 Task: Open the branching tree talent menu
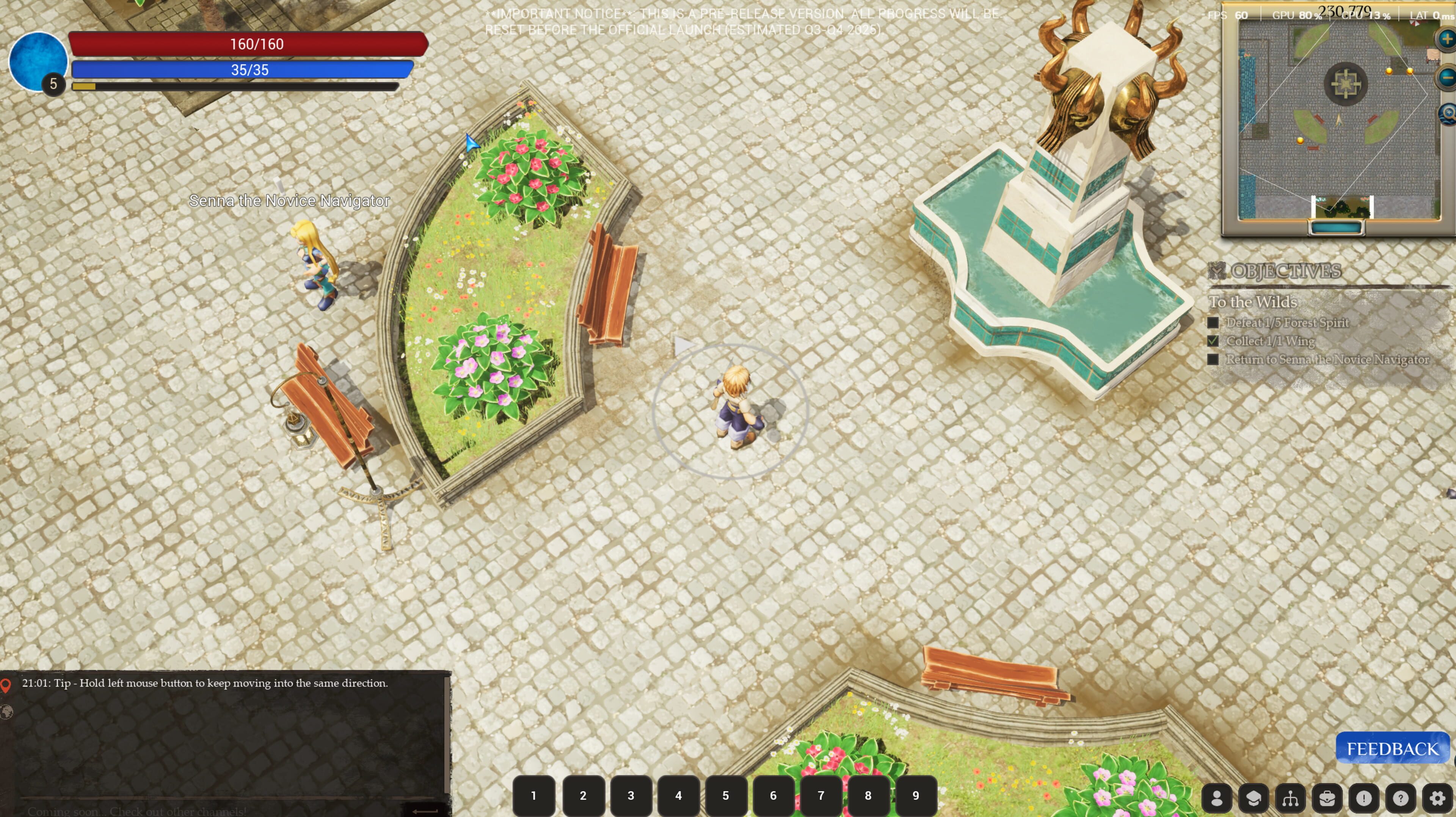(x=1290, y=798)
